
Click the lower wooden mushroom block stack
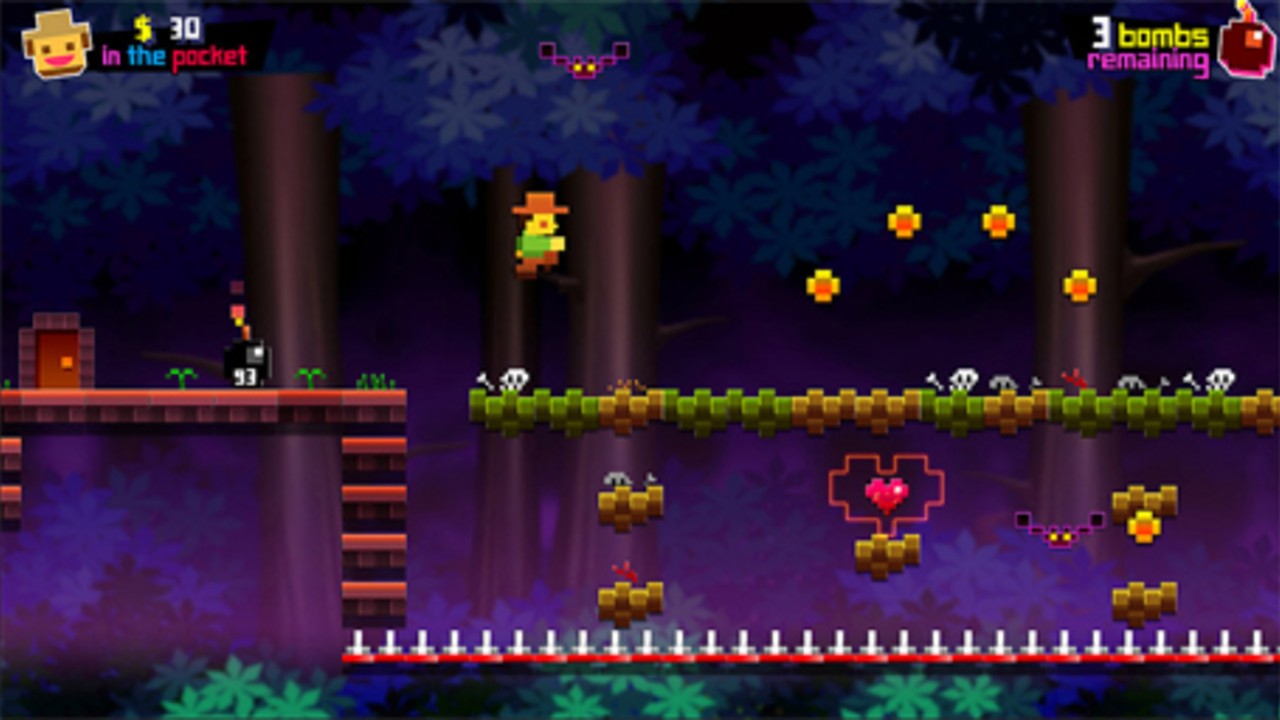click(x=628, y=600)
